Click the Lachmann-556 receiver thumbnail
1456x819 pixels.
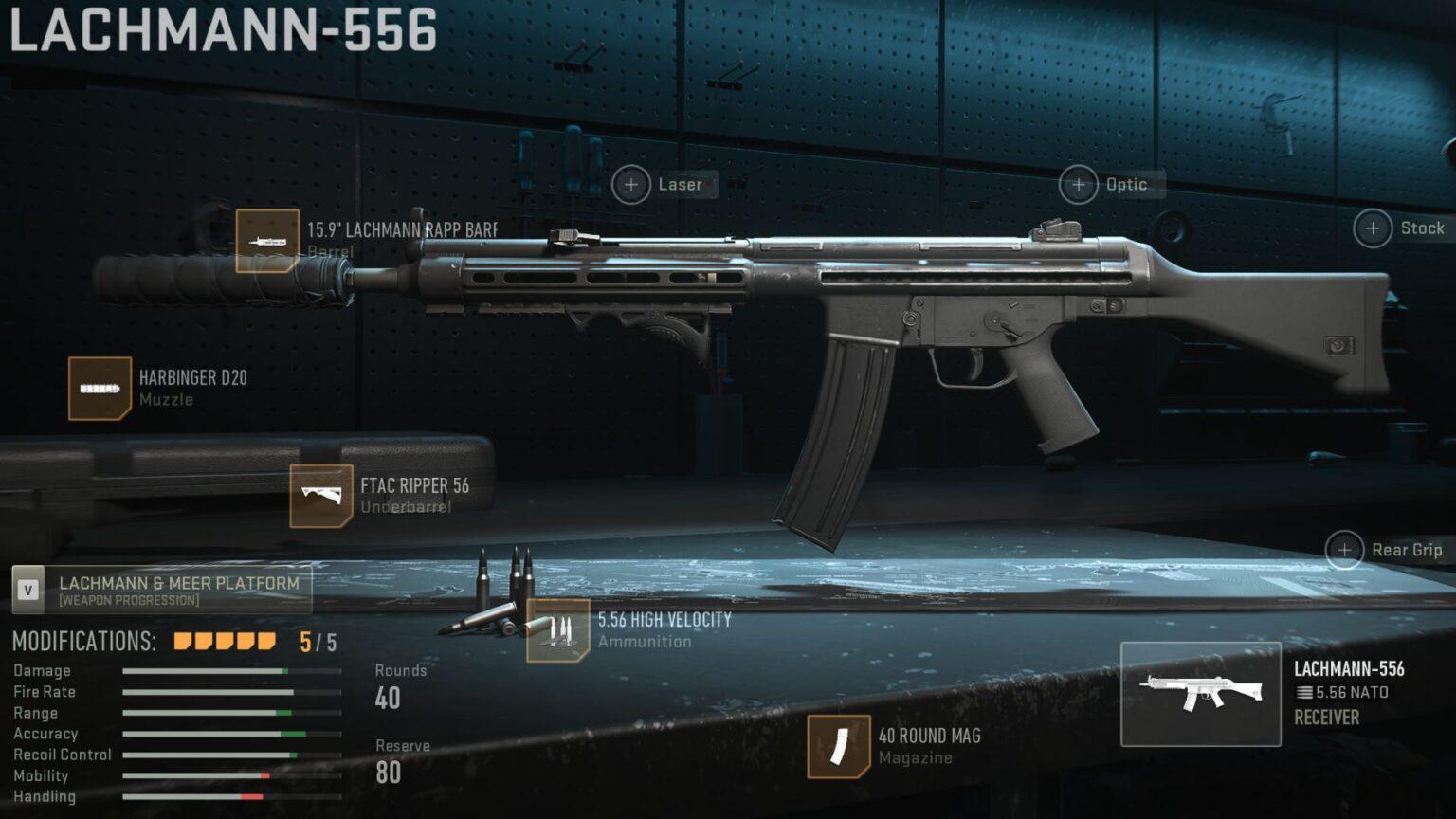(1199, 692)
